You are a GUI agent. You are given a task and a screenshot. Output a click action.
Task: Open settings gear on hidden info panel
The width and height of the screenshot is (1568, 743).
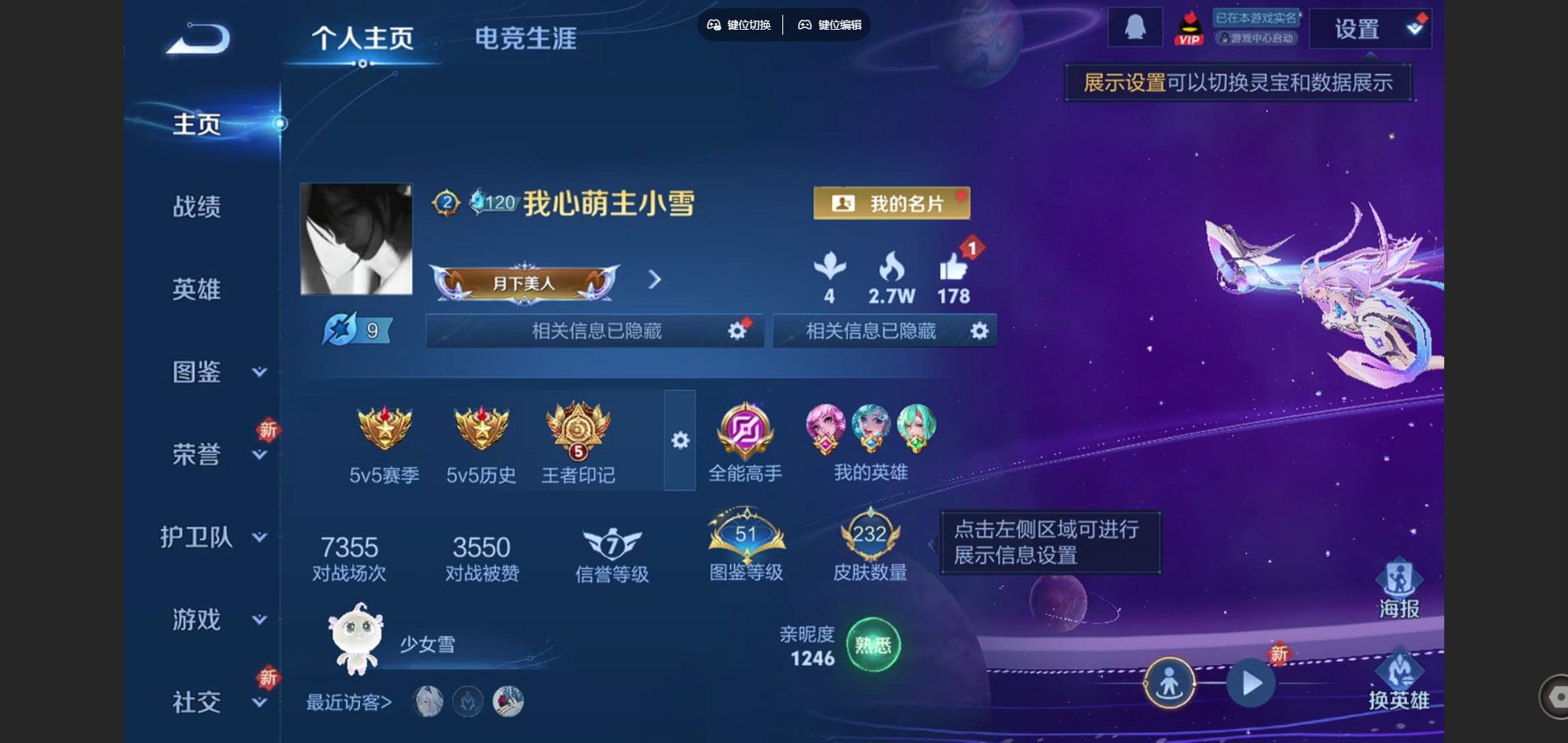click(x=737, y=329)
